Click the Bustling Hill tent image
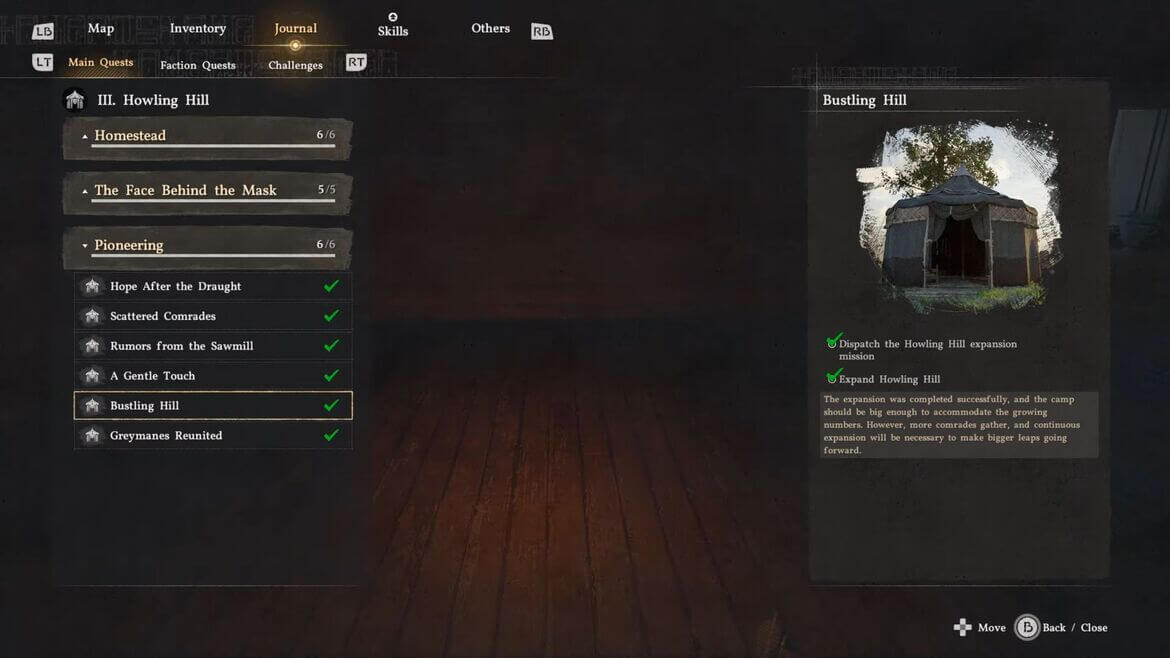 [958, 217]
